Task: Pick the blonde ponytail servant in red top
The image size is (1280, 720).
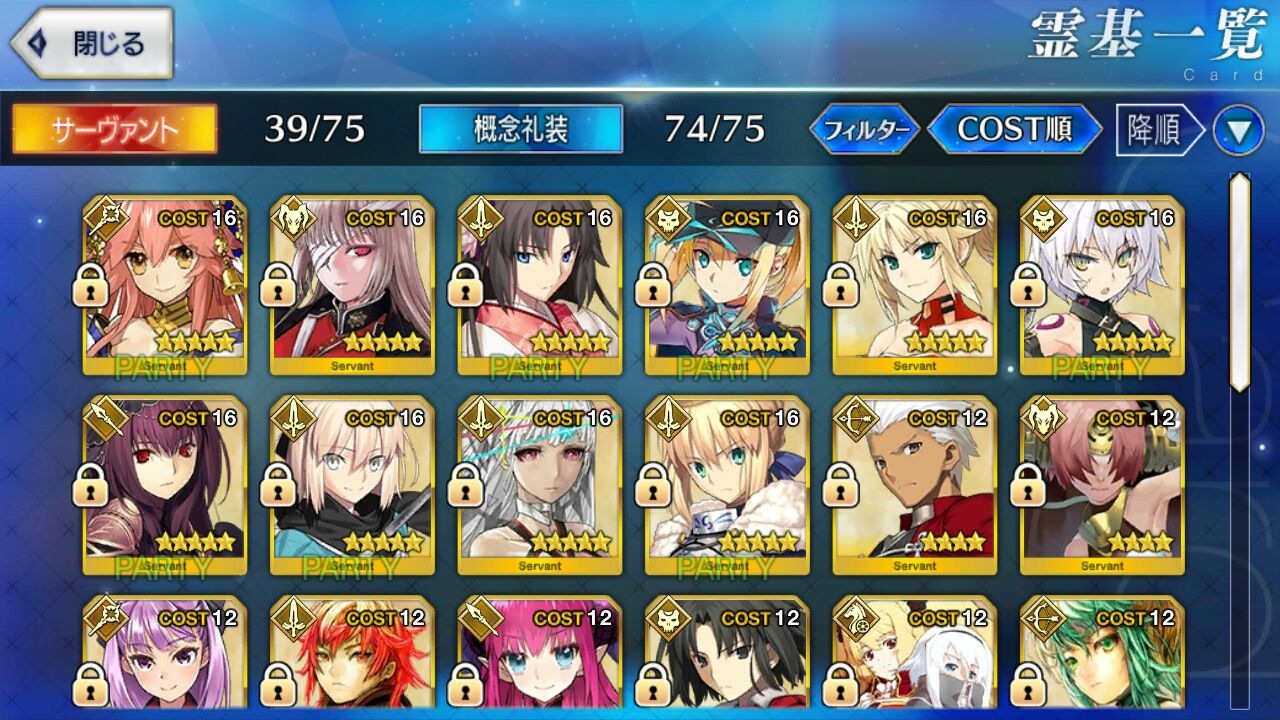Action: (915, 285)
